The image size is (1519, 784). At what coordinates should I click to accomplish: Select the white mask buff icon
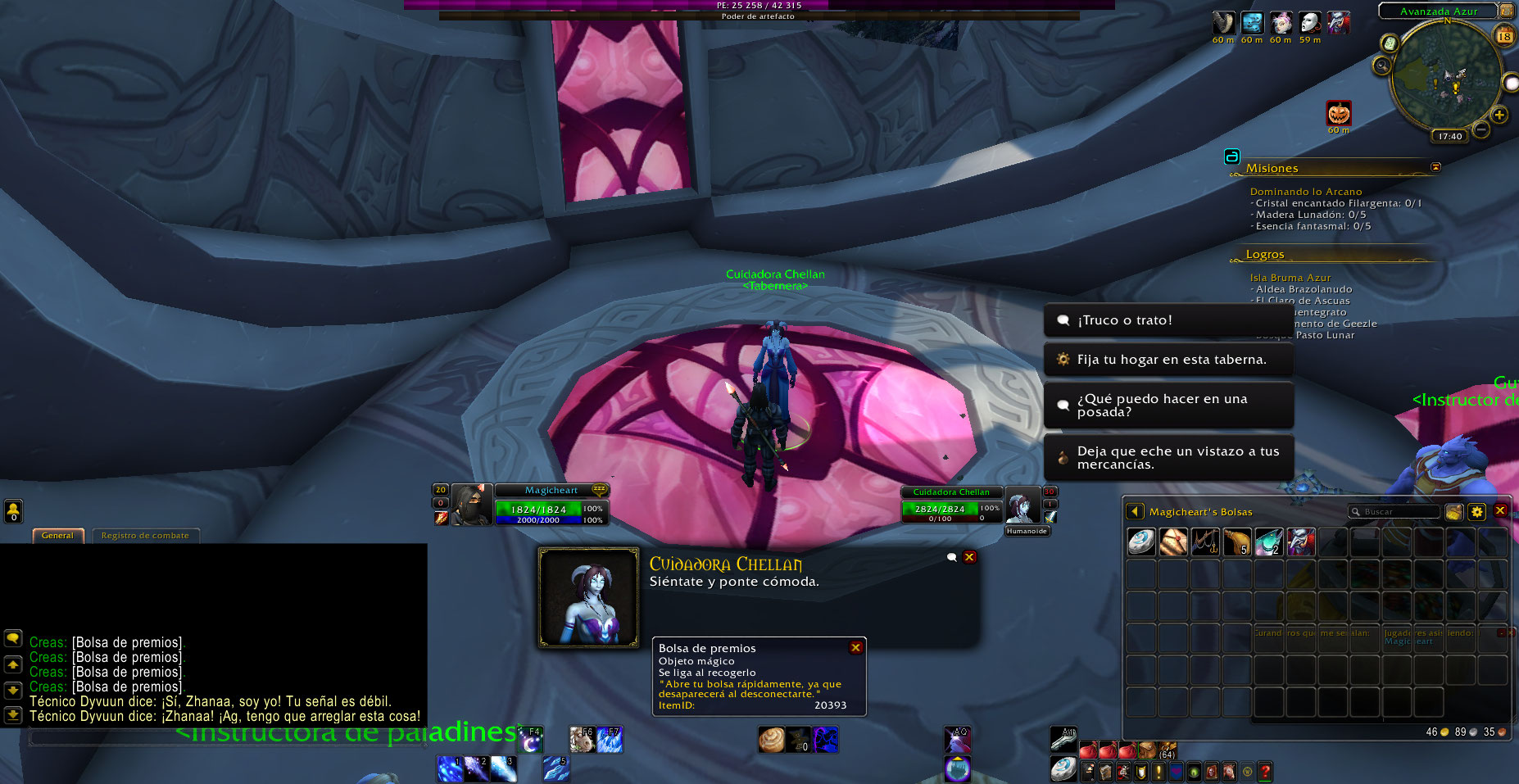coord(1309,23)
